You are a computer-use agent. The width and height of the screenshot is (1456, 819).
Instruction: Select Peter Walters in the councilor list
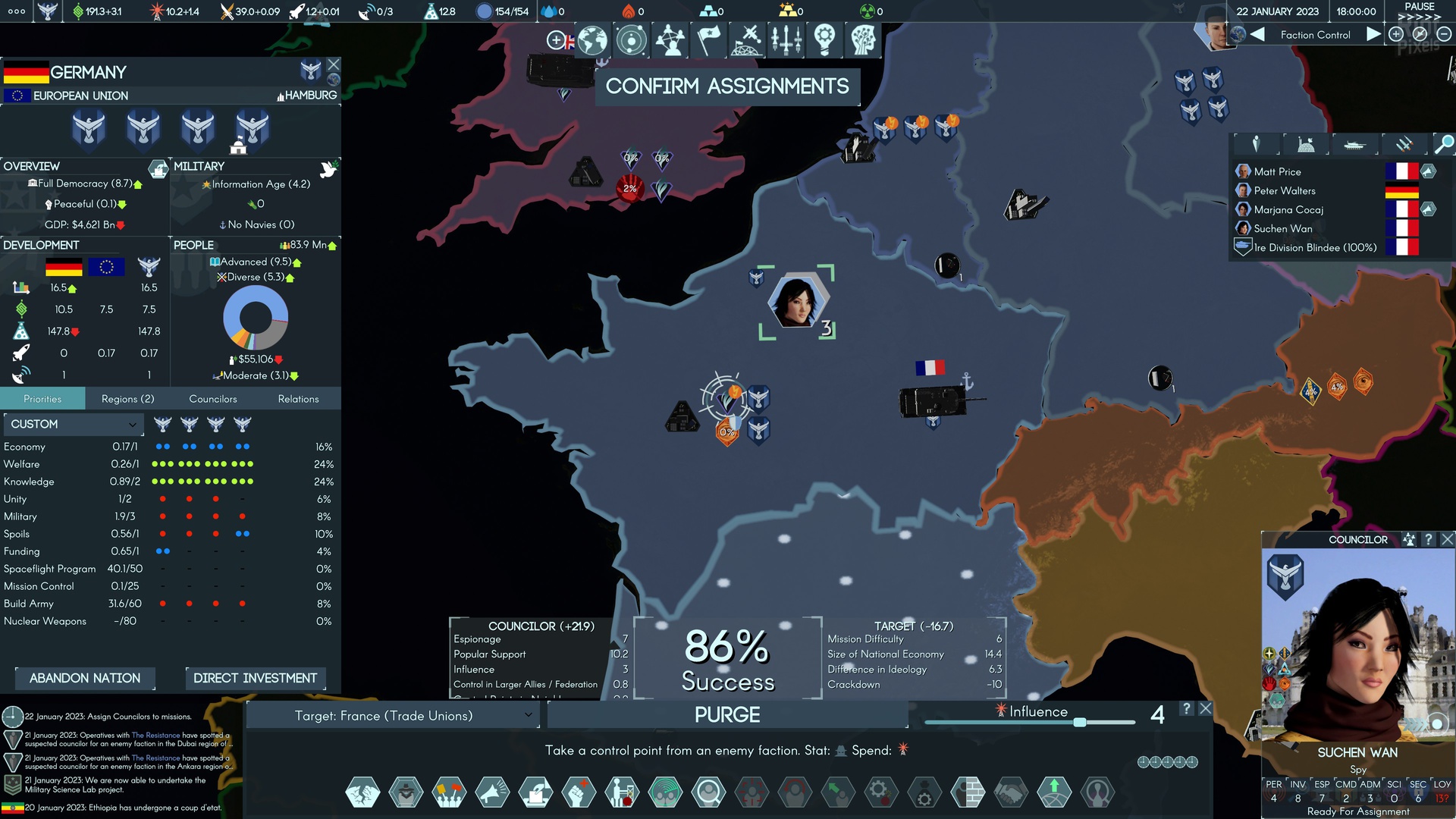(x=1285, y=191)
